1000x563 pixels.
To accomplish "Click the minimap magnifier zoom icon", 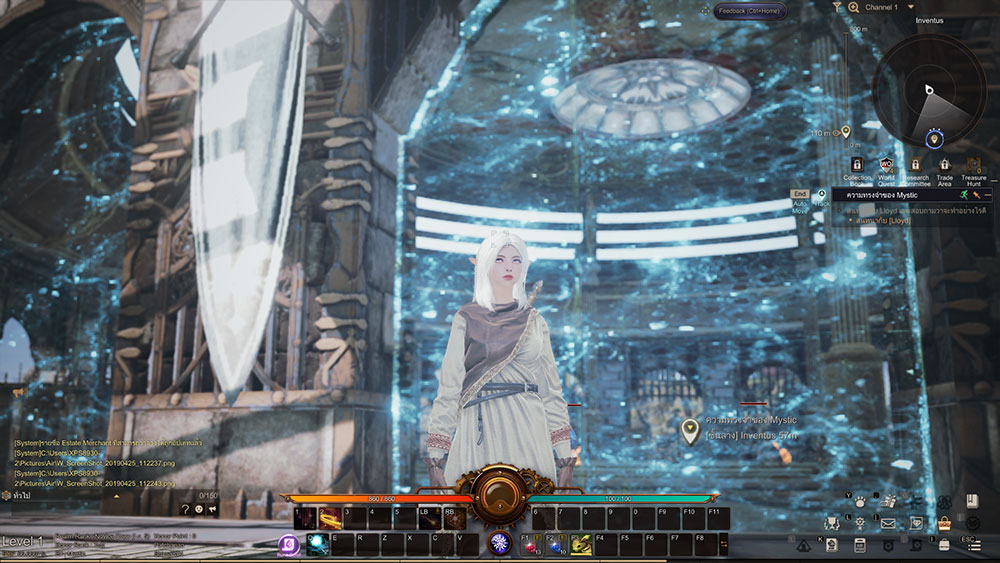I will click(x=854, y=7).
